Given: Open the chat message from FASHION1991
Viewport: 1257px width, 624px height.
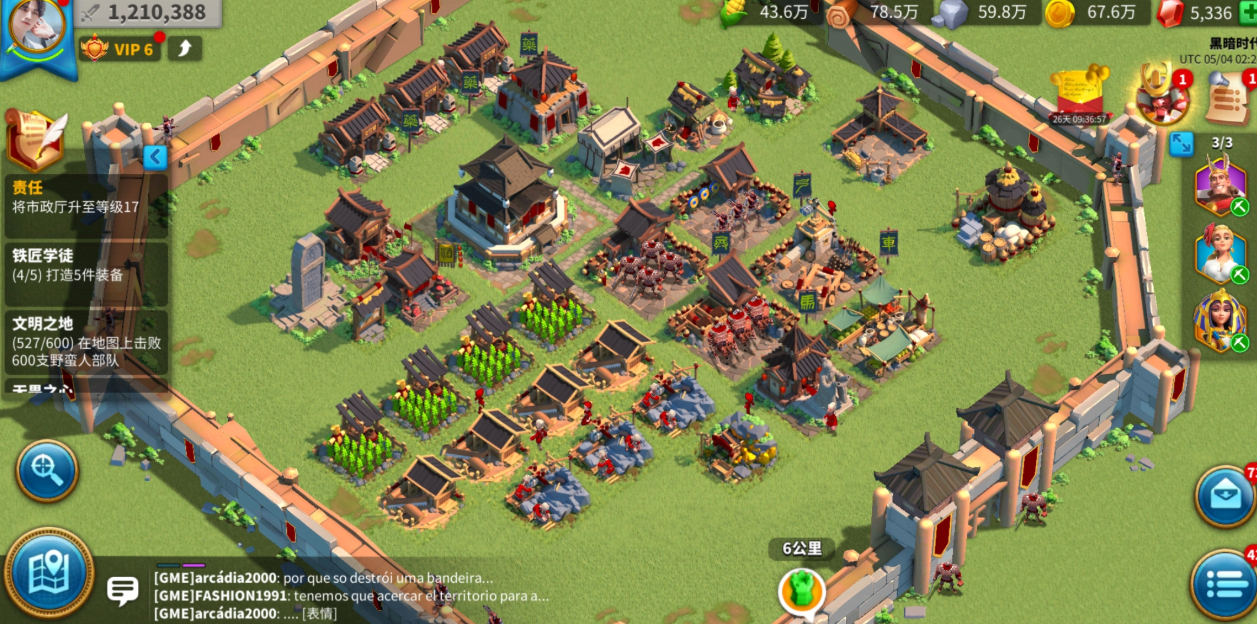Looking at the screenshot, I should pyautogui.click(x=350, y=596).
